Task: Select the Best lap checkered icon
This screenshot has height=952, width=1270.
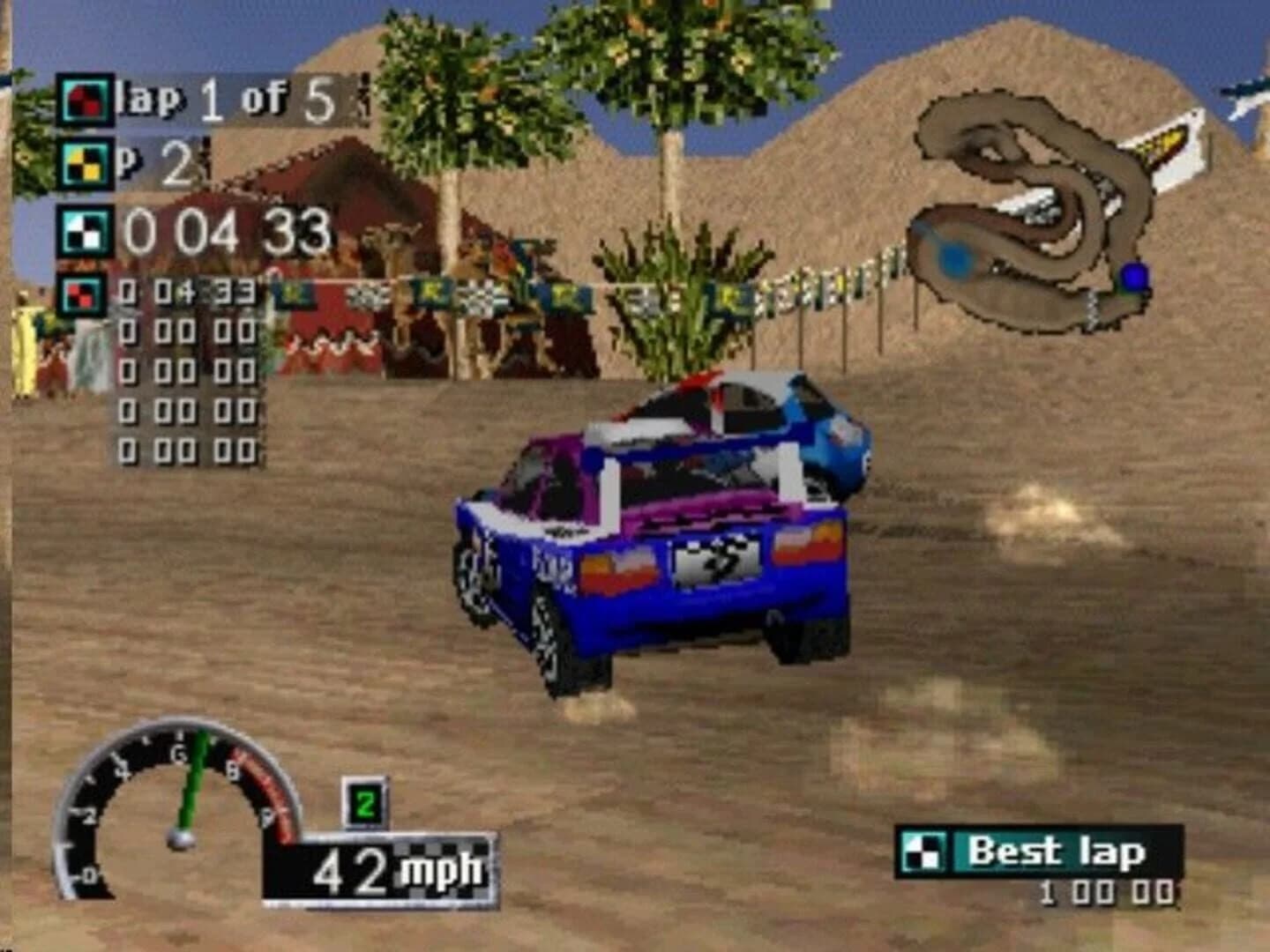Action: click(x=924, y=852)
